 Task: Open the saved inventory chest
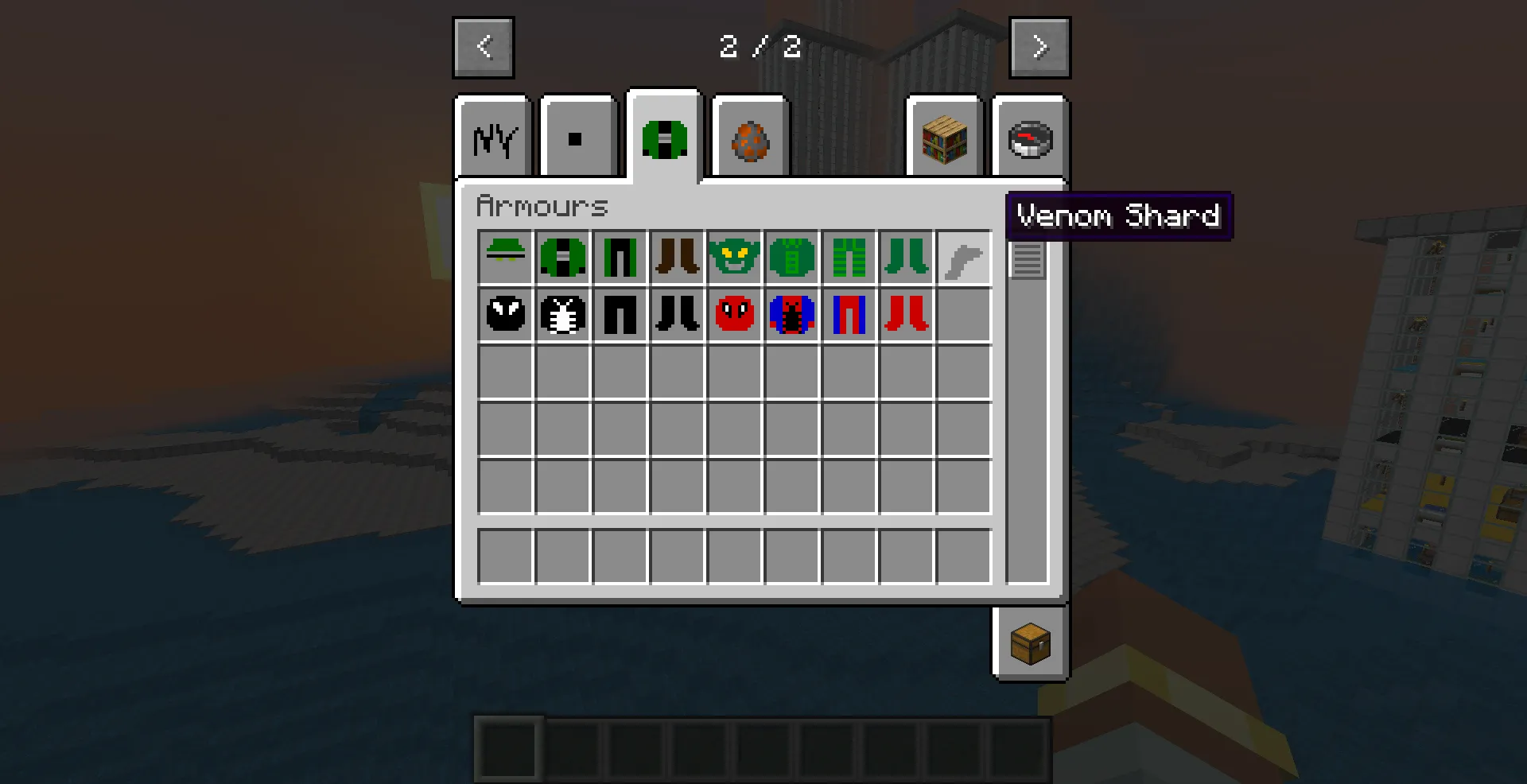[x=1030, y=642]
